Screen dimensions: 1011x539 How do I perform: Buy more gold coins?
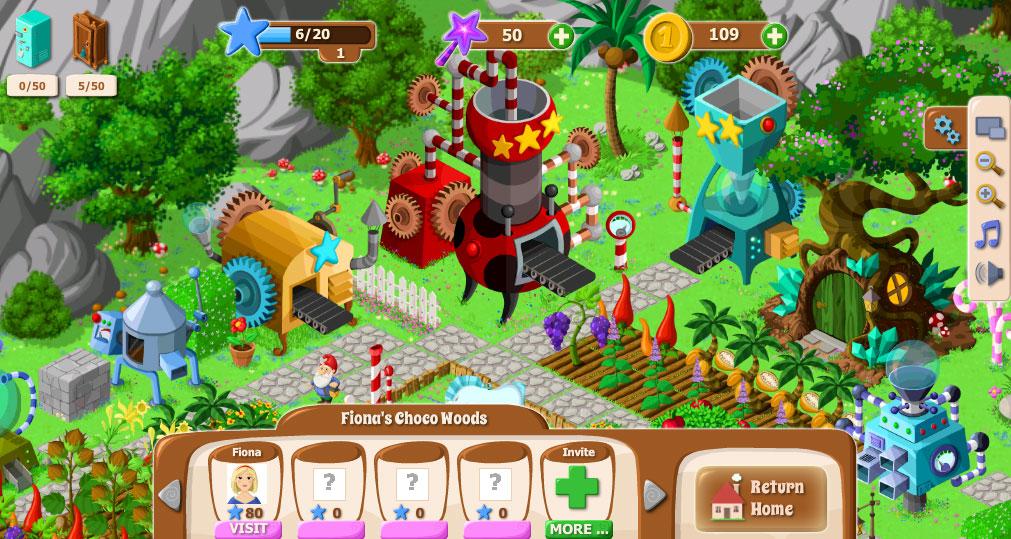pyautogui.click(x=774, y=37)
